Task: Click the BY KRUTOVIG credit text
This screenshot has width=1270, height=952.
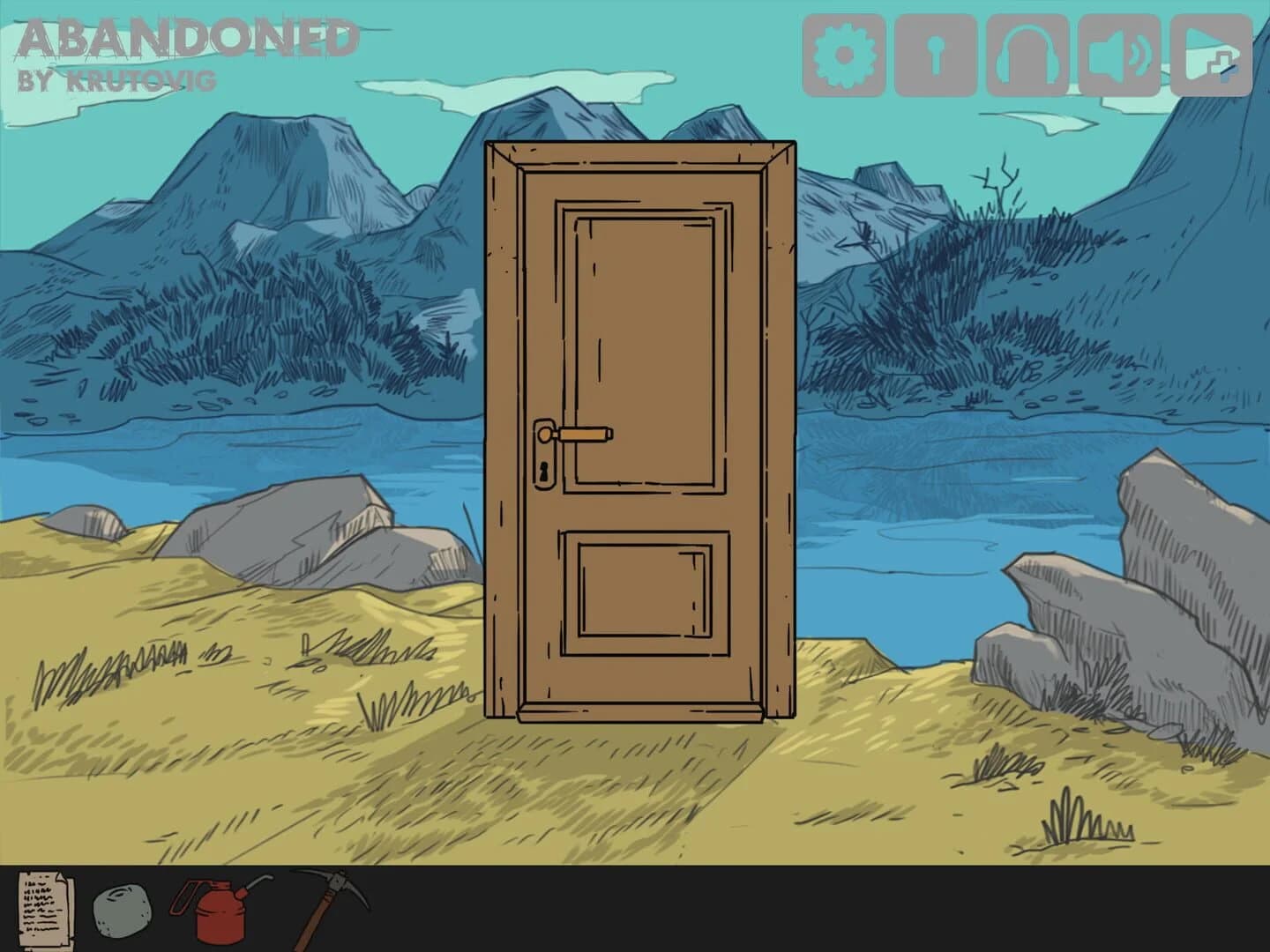Action: click(x=115, y=79)
